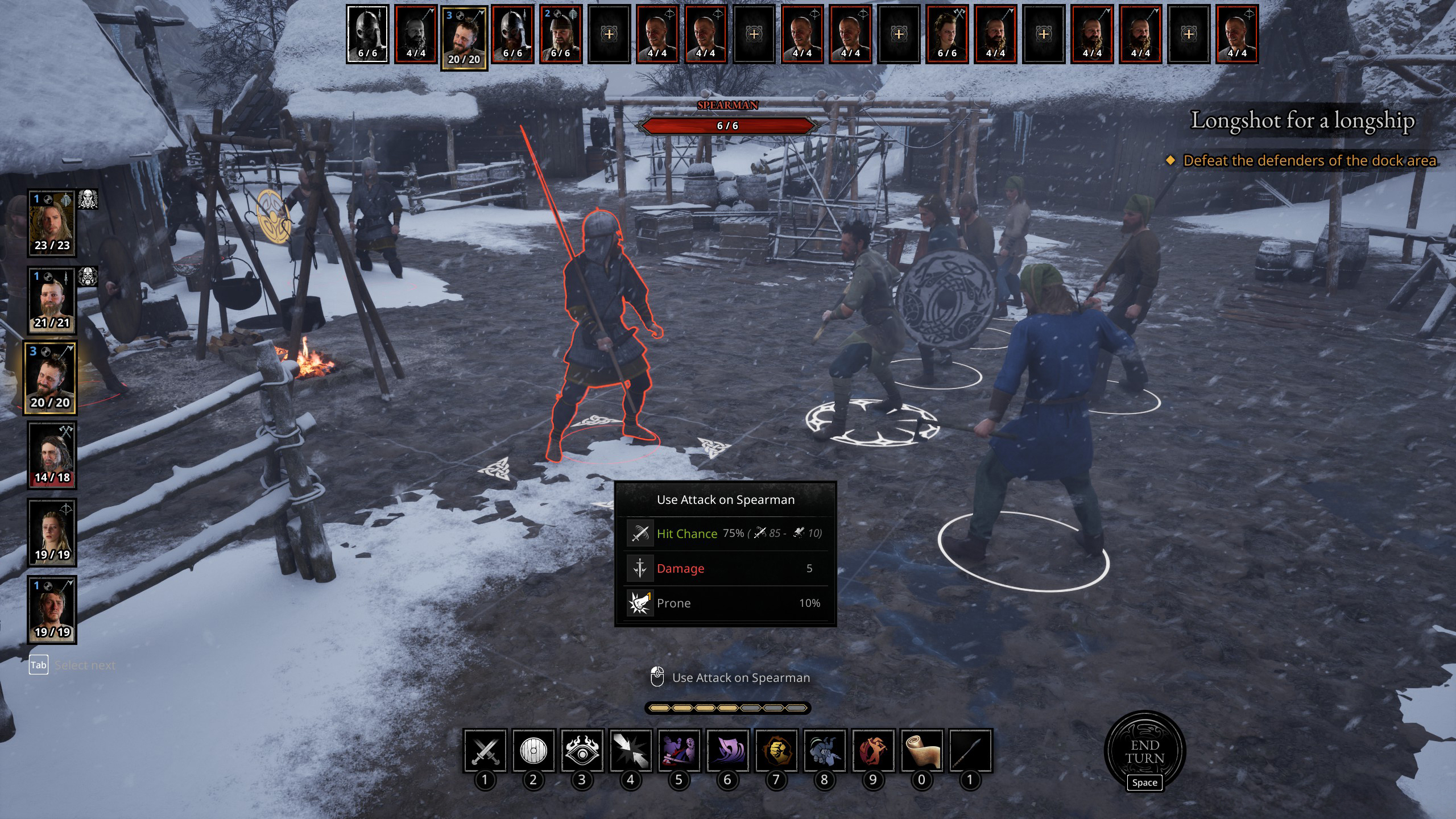Image resolution: width=1456 pixels, height=819 pixels.
Task: Activate the golden fist ability
Action: pos(776,751)
